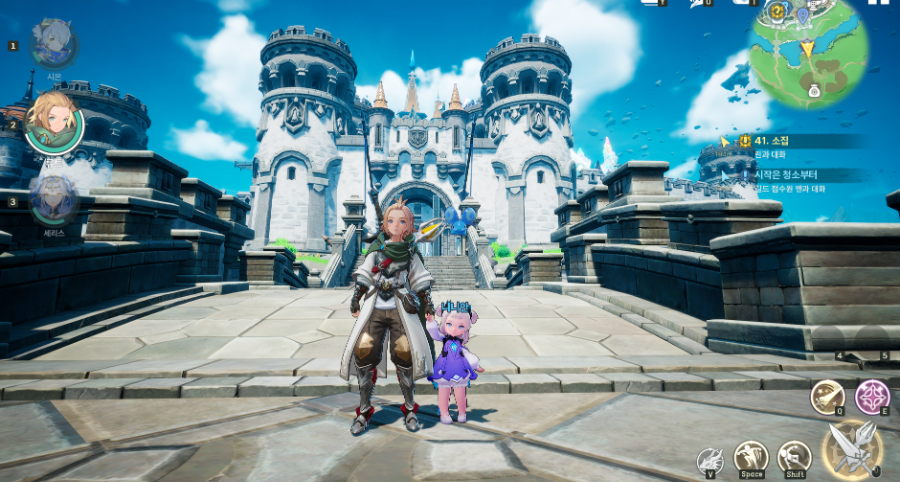Click the money bag marker on minimap
Viewport: 900px width, 482px height.
(813, 91)
